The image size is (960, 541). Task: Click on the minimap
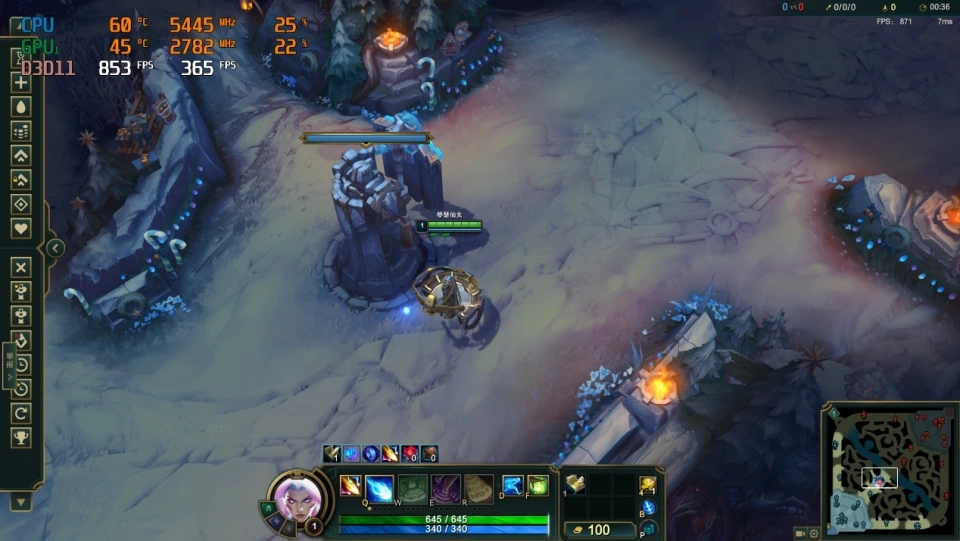coord(888,468)
